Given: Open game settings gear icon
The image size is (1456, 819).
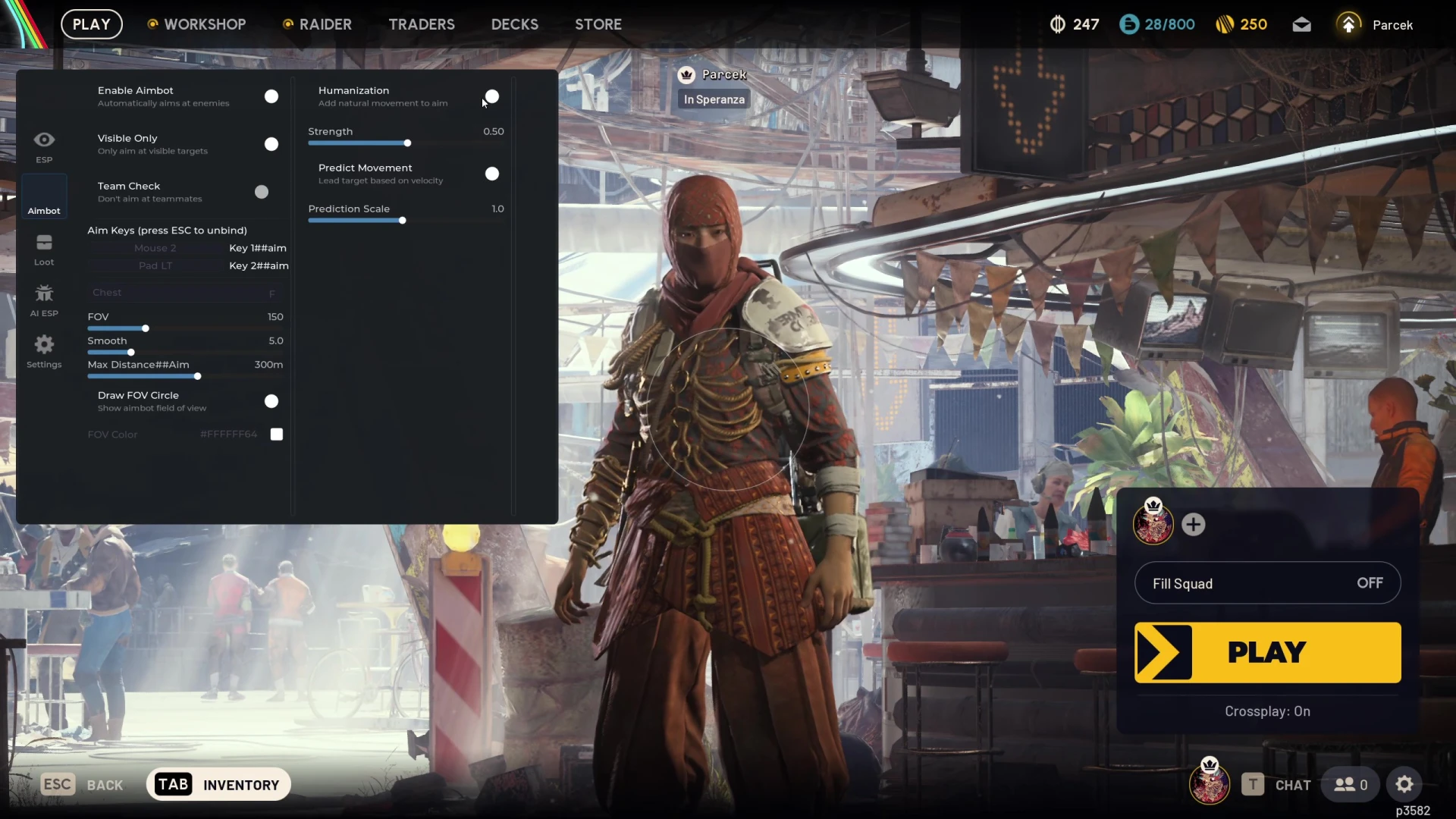Looking at the screenshot, I should (x=1404, y=785).
